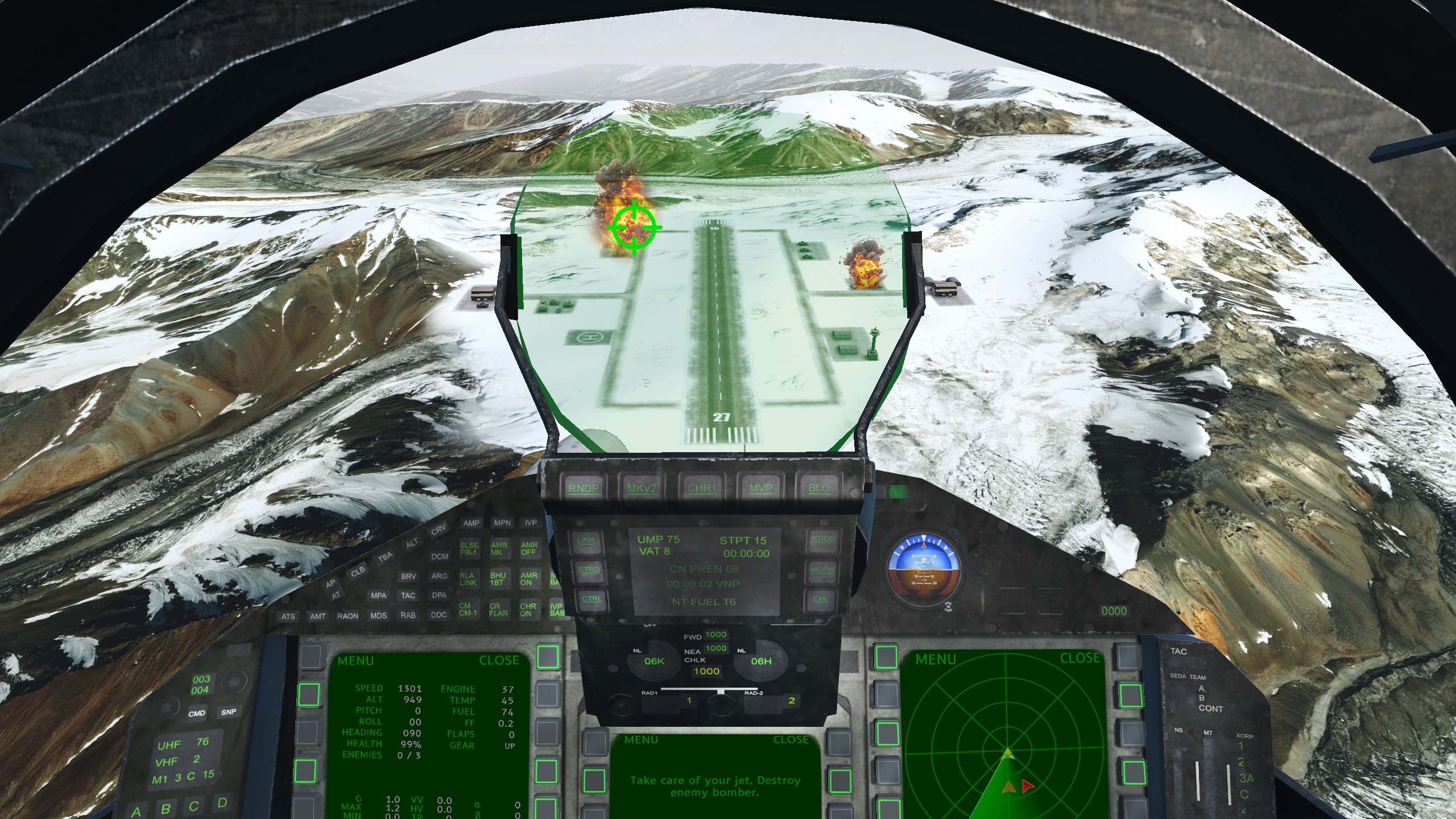Close the flight stats display

point(499,660)
